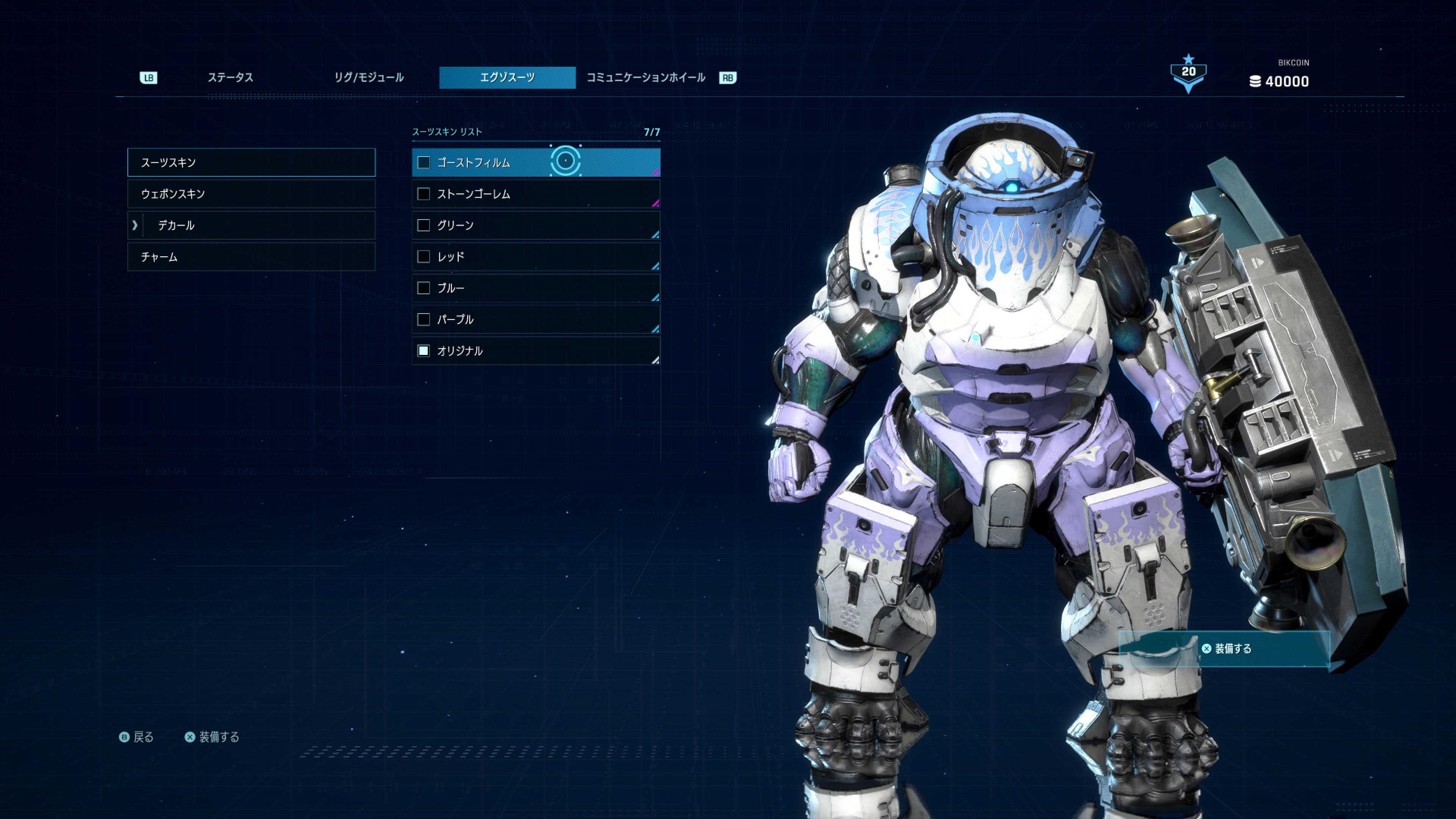Pick the ゴーストフィルム suit skin

coord(535,163)
